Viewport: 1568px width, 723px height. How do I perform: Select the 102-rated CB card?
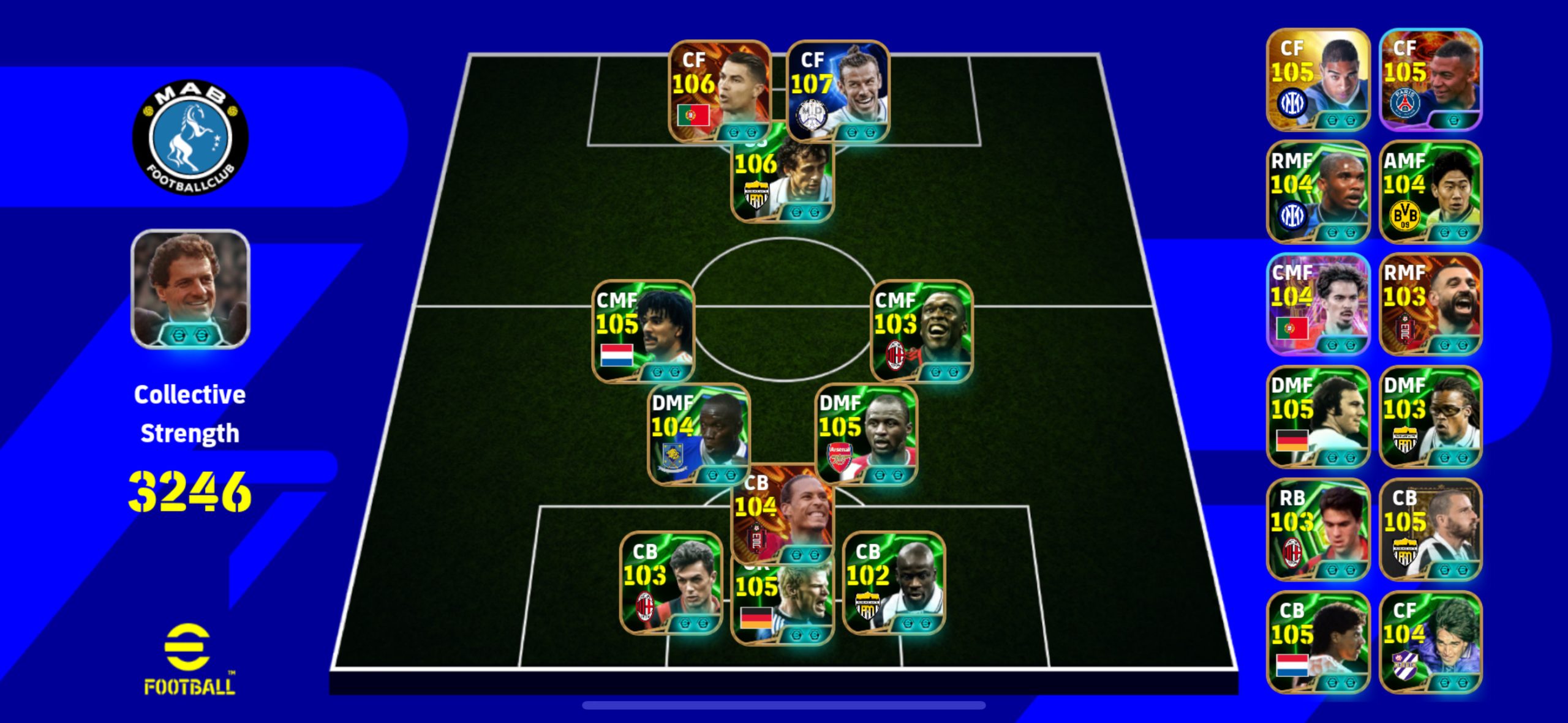[x=894, y=582]
